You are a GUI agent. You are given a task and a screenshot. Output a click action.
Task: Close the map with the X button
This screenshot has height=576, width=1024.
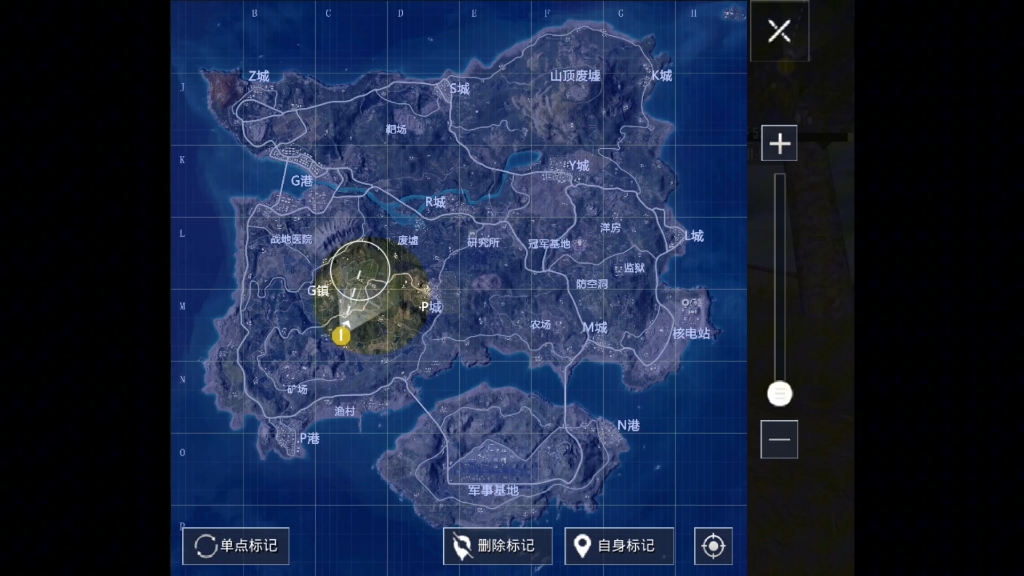pos(779,31)
